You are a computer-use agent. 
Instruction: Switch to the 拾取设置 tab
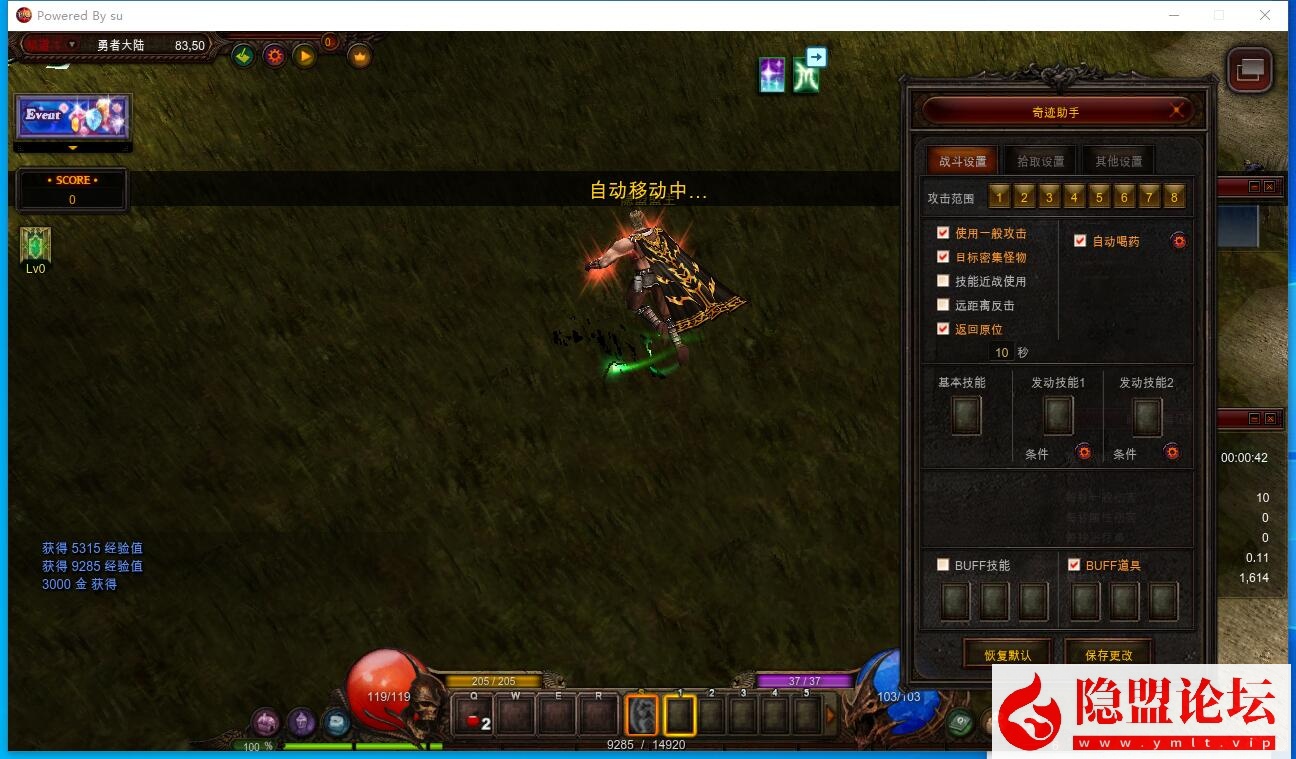[x=1040, y=160]
